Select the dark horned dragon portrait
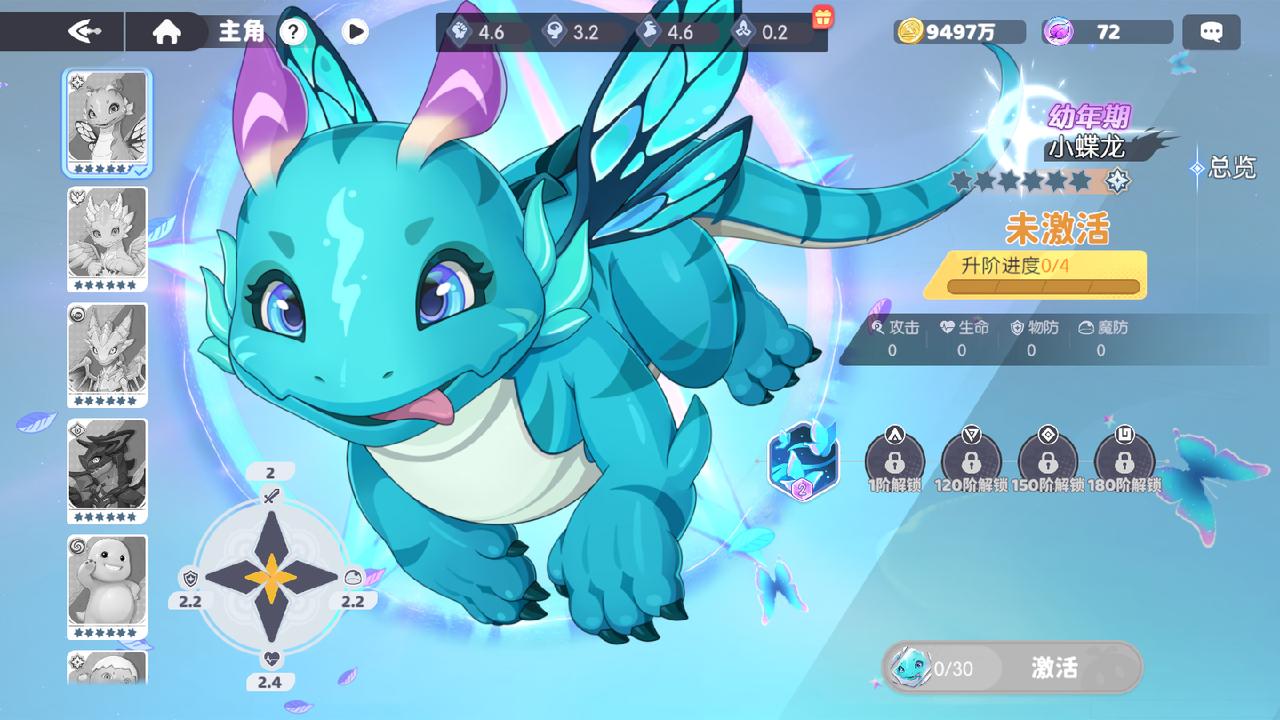 coord(107,469)
